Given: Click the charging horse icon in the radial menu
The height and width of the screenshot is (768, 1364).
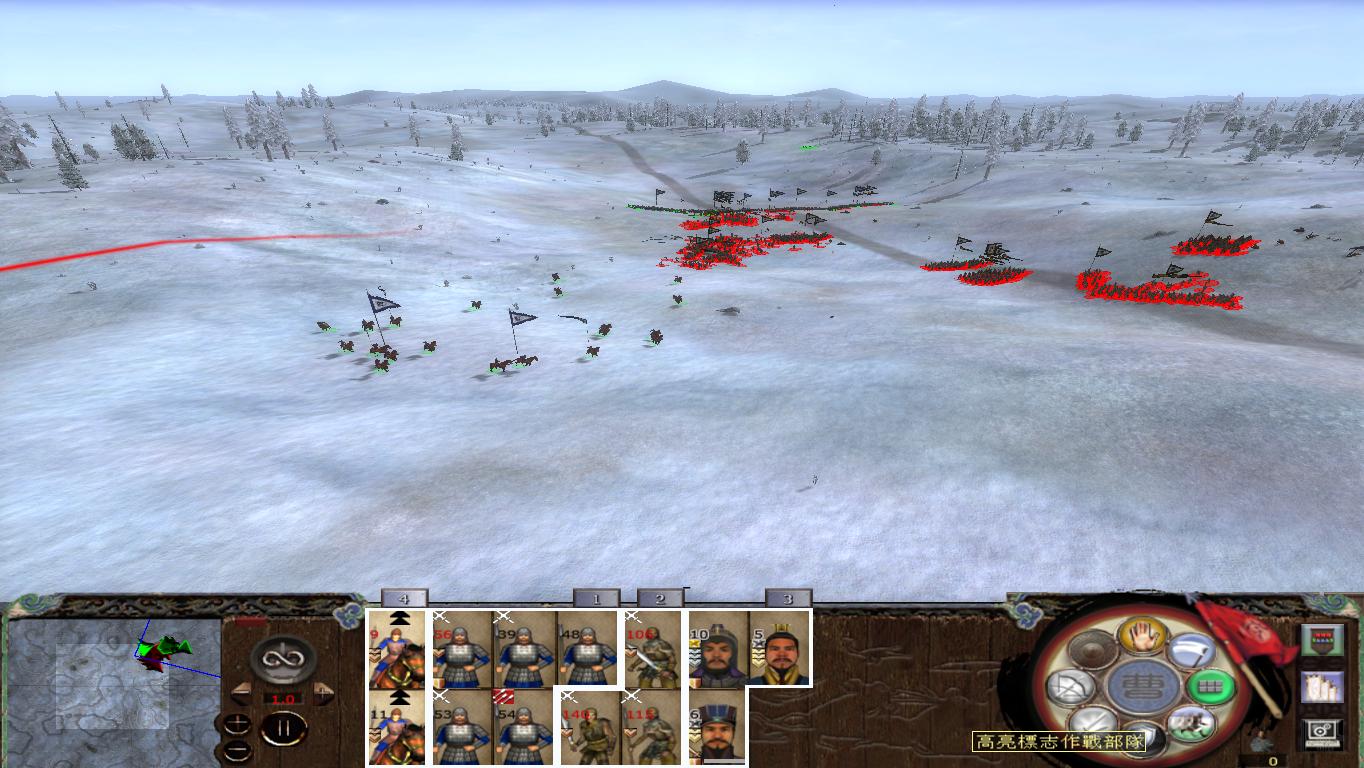Looking at the screenshot, I should click(x=1192, y=722).
